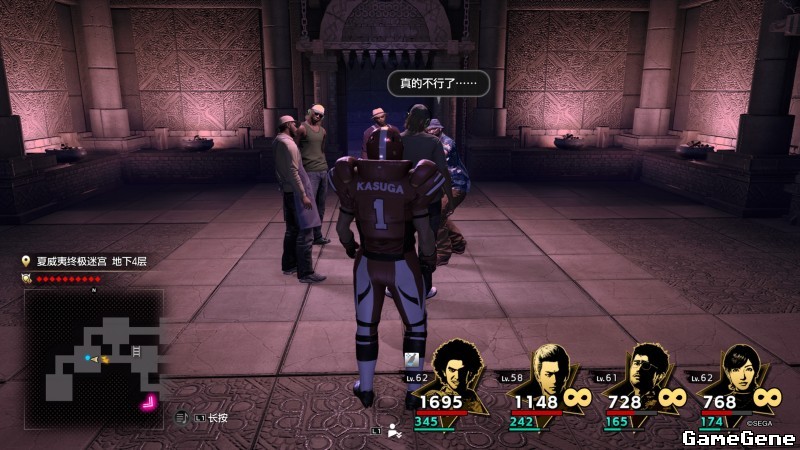
Task: Select the Lv.58 party member portrait
Action: pos(551,371)
